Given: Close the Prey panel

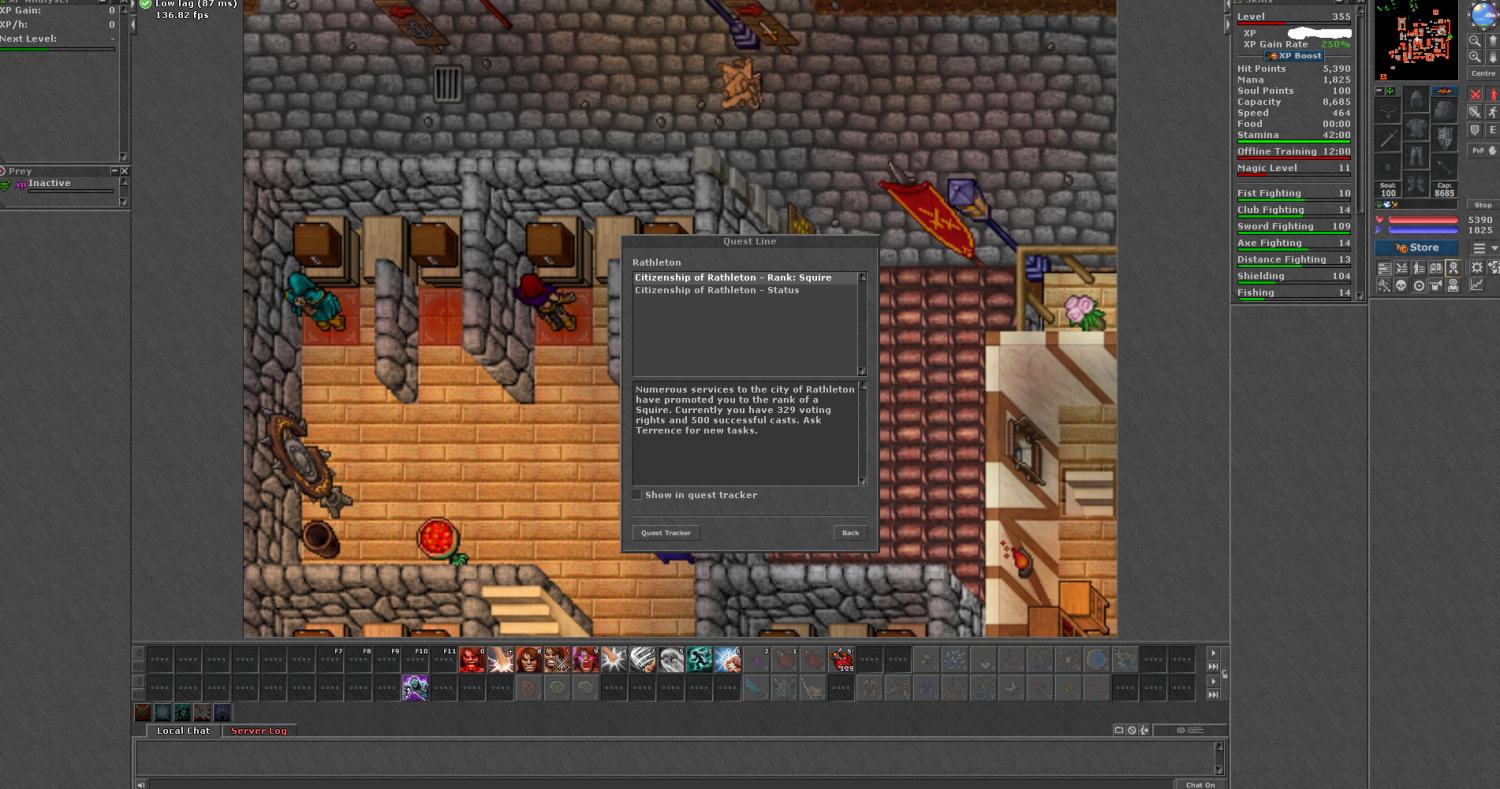Looking at the screenshot, I should pos(125,171).
